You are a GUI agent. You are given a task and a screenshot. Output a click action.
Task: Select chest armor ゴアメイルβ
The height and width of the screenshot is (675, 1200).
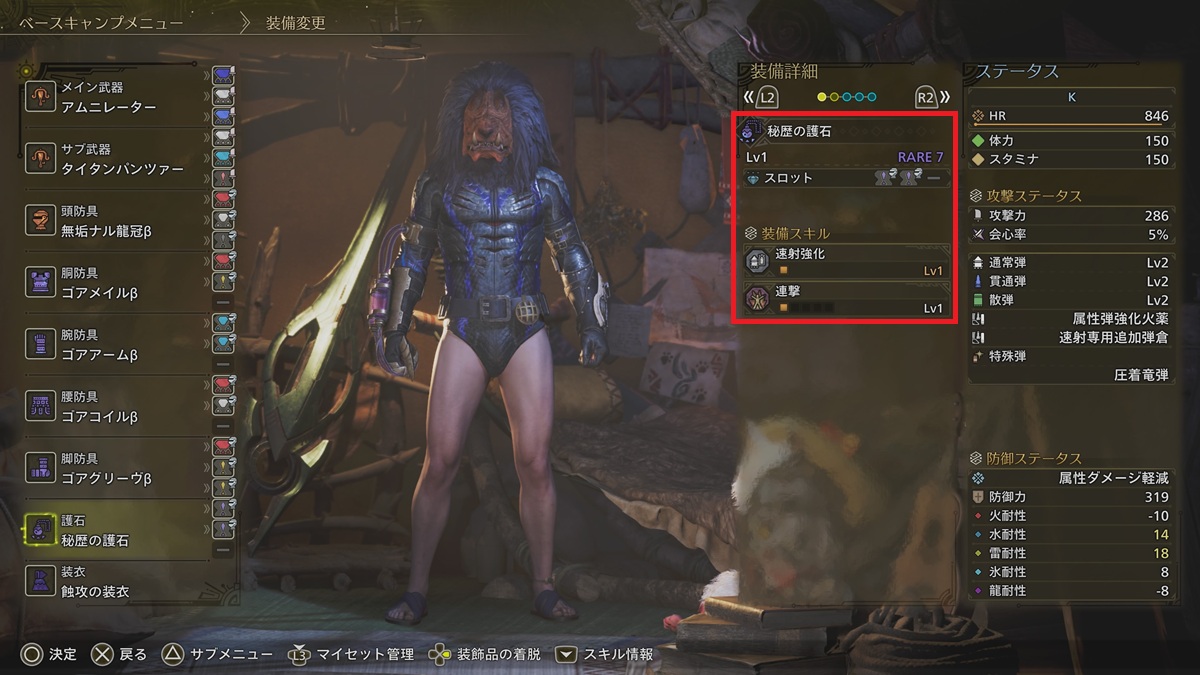pos(120,284)
